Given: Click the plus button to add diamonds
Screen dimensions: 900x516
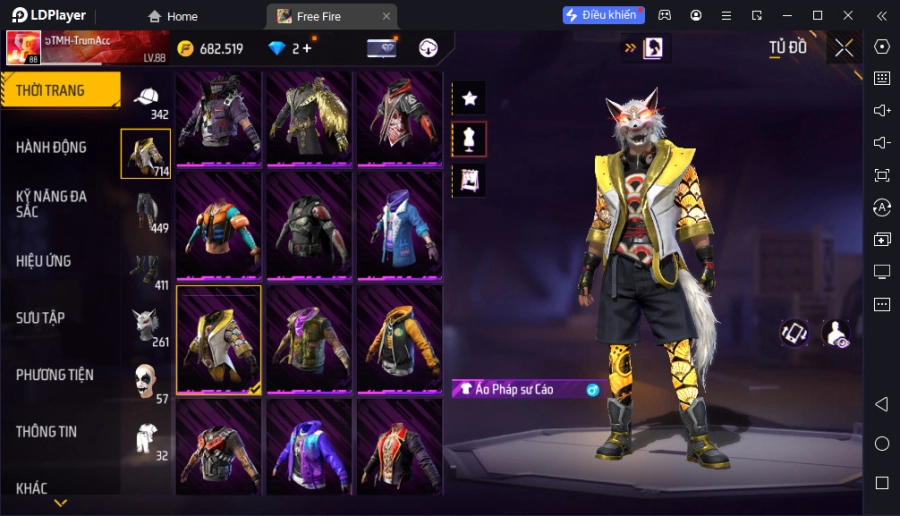Looking at the screenshot, I should [x=306, y=48].
